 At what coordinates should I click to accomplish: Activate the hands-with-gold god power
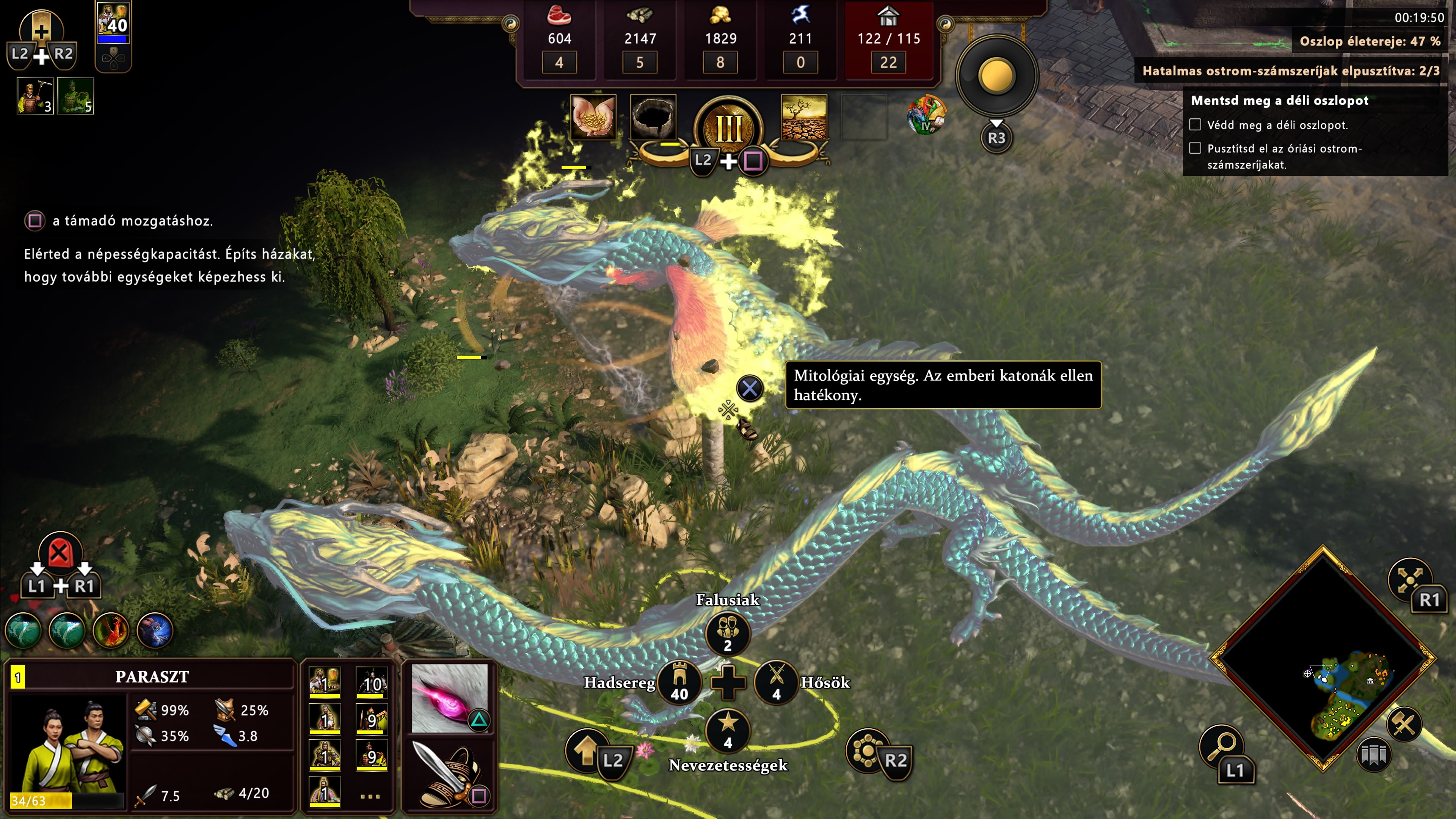coord(593,116)
